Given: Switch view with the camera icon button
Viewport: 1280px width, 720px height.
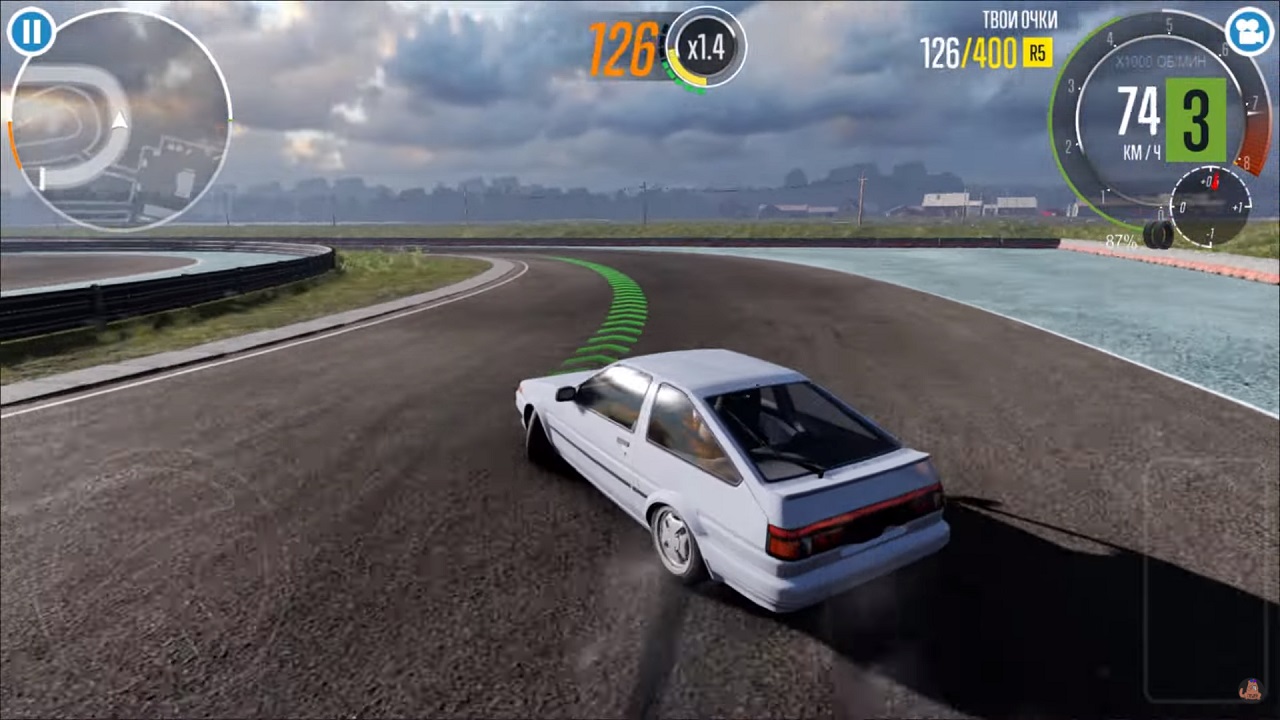Looking at the screenshot, I should [1248, 31].
